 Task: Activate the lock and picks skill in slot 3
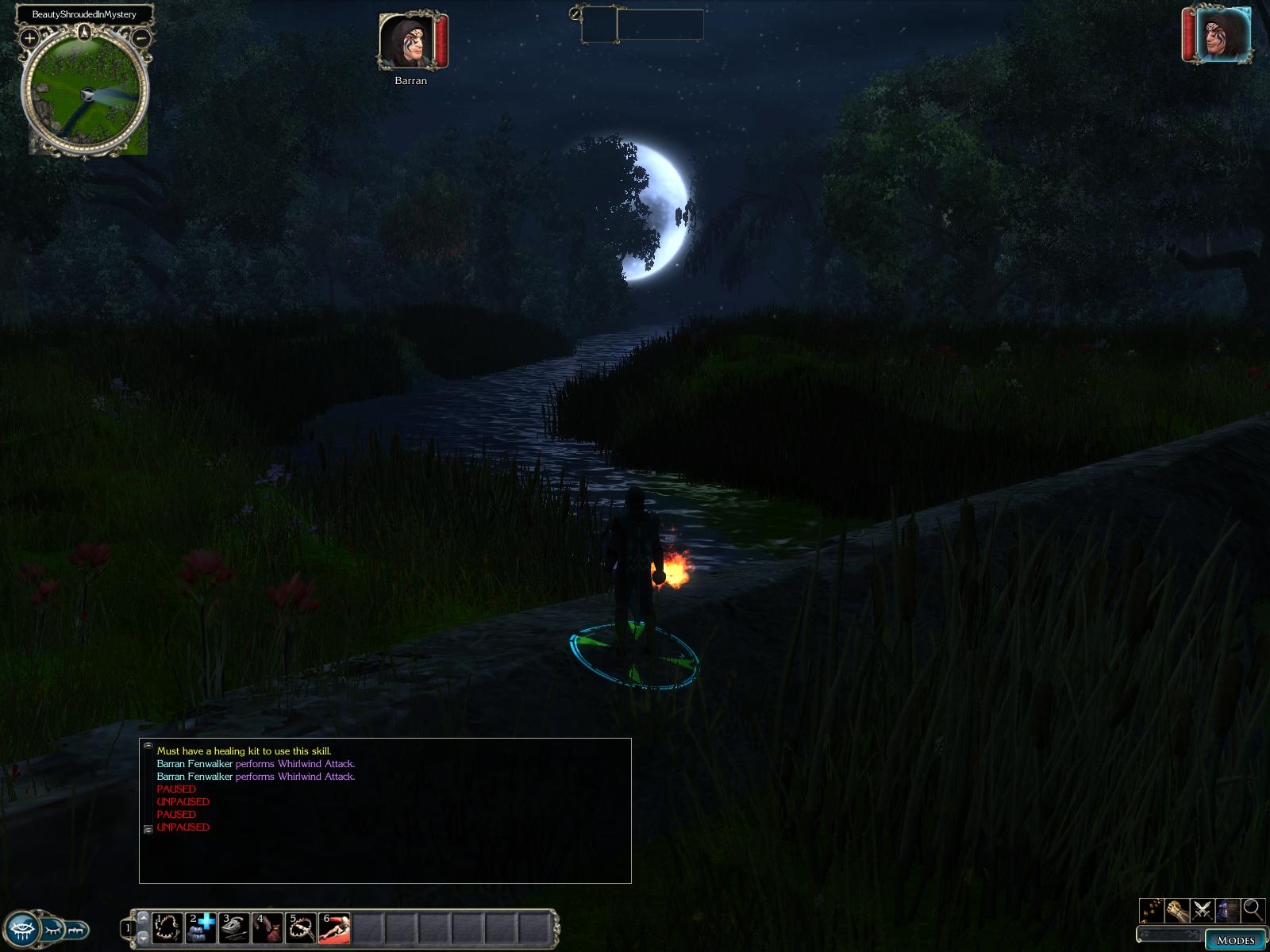tap(234, 927)
